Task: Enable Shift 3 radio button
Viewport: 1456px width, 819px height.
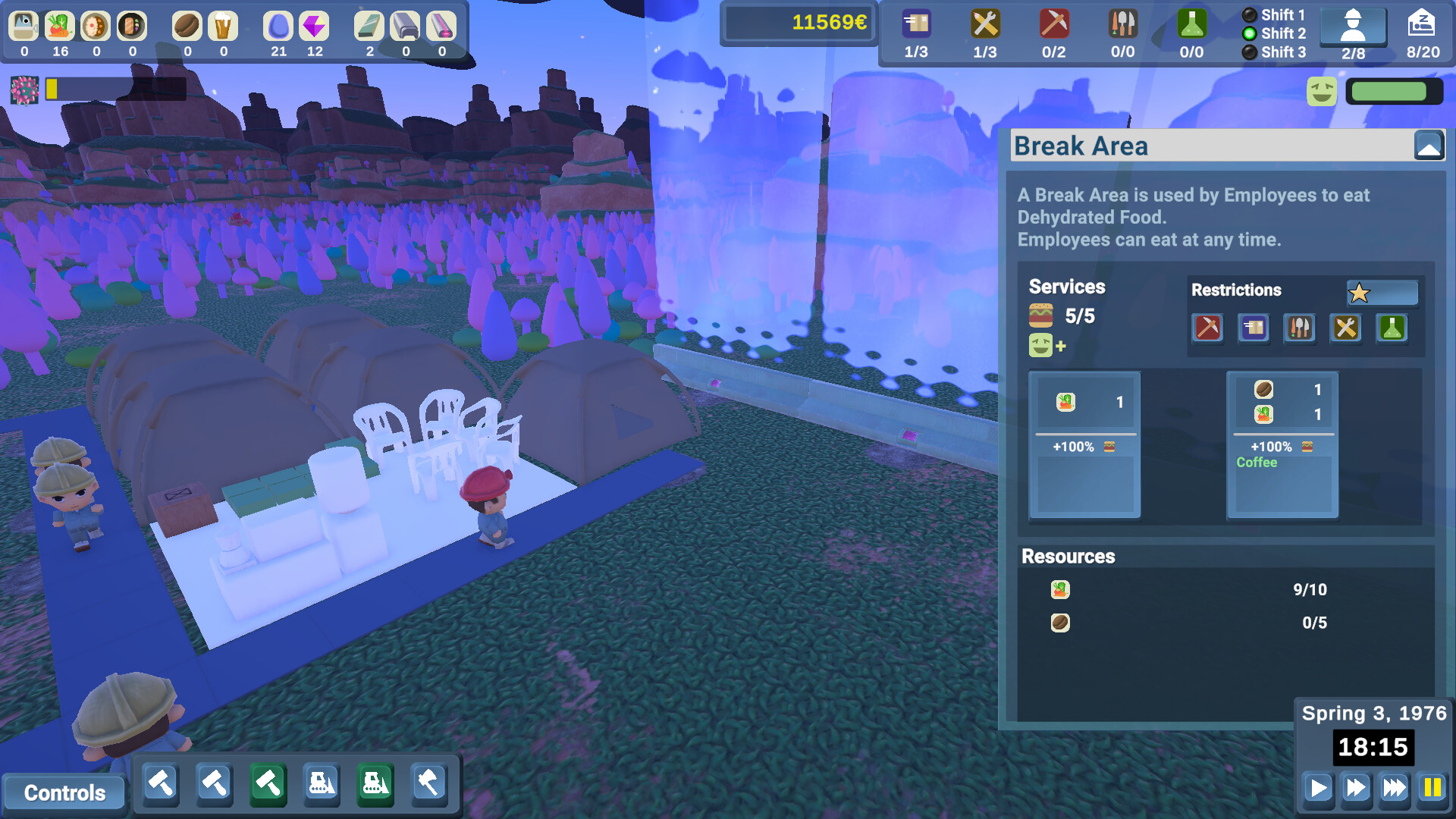Action: [x=1249, y=52]
